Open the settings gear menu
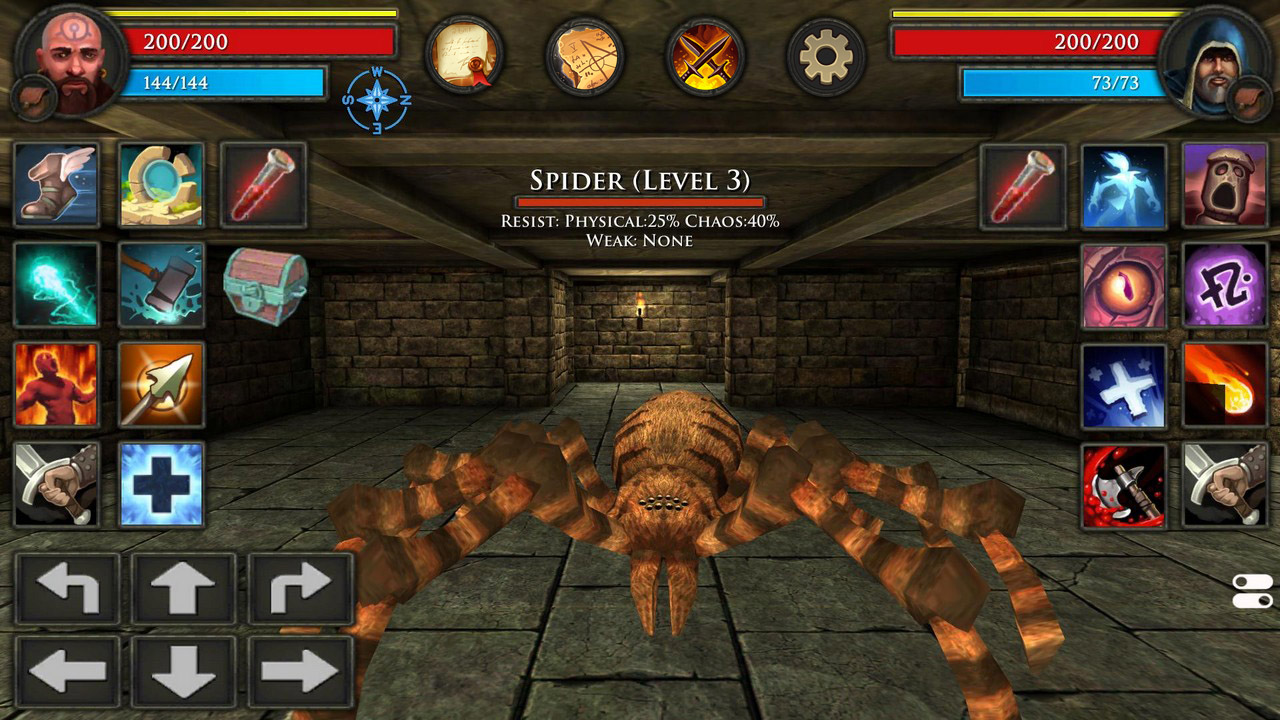 click(x=822, y=57)
